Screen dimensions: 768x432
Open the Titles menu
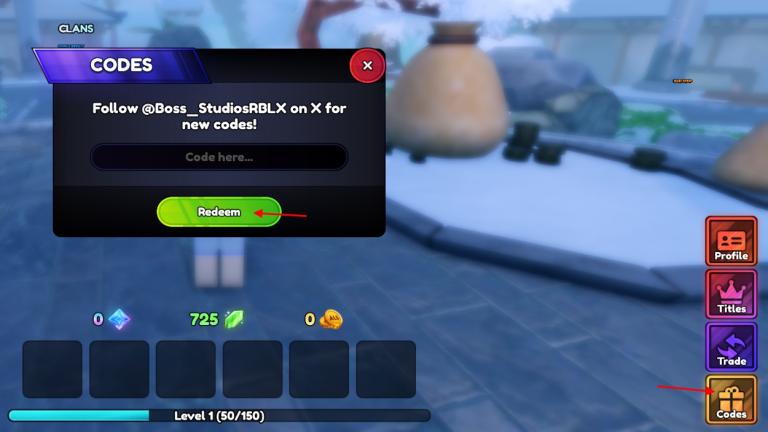click(x=731, y=294)
